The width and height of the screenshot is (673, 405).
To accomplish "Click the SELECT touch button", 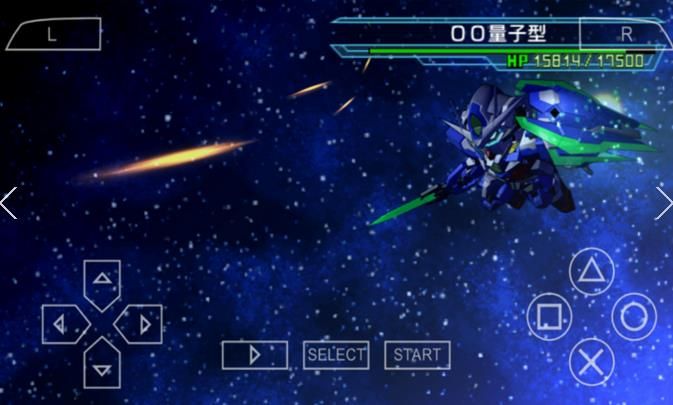I will [x=336, y=355].
